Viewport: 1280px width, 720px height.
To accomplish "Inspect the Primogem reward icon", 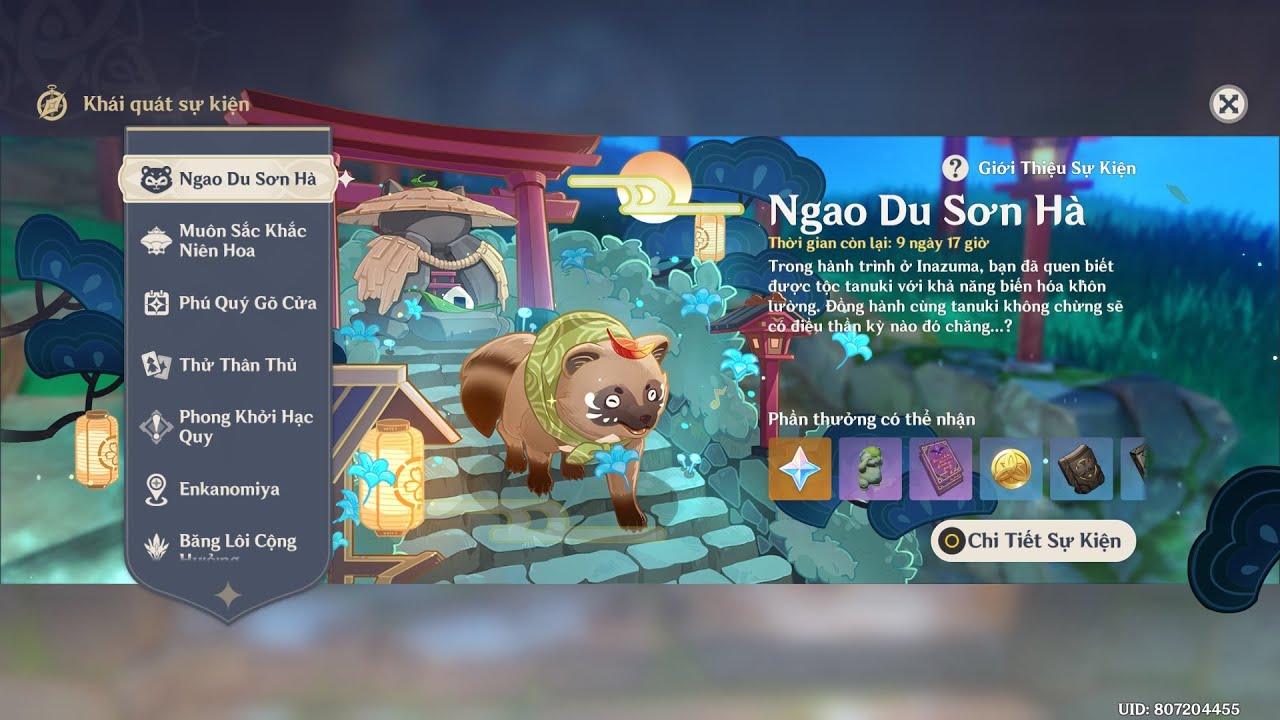I will (800, 468).
